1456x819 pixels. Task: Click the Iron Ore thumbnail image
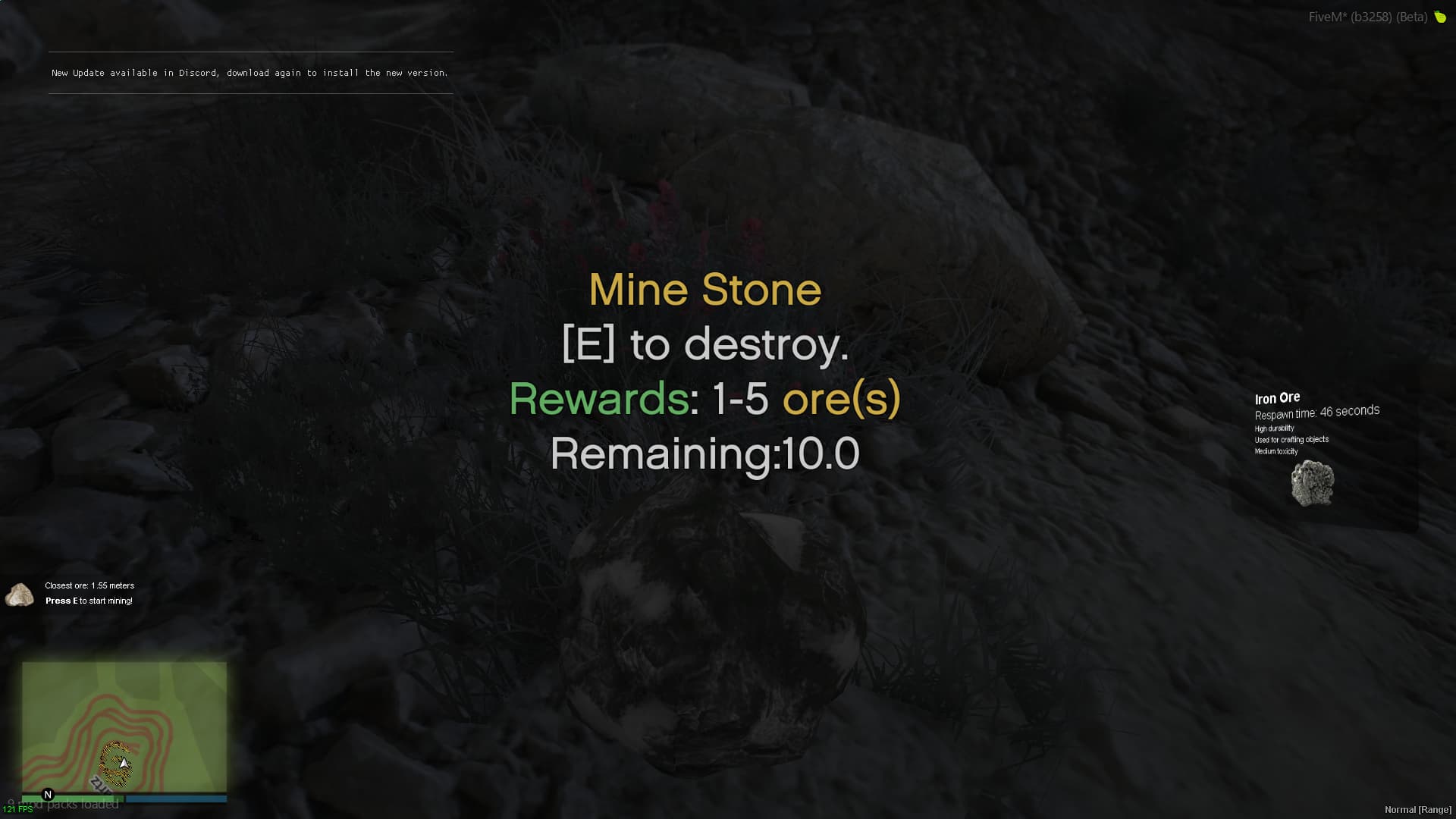(x=1311, y=482)
